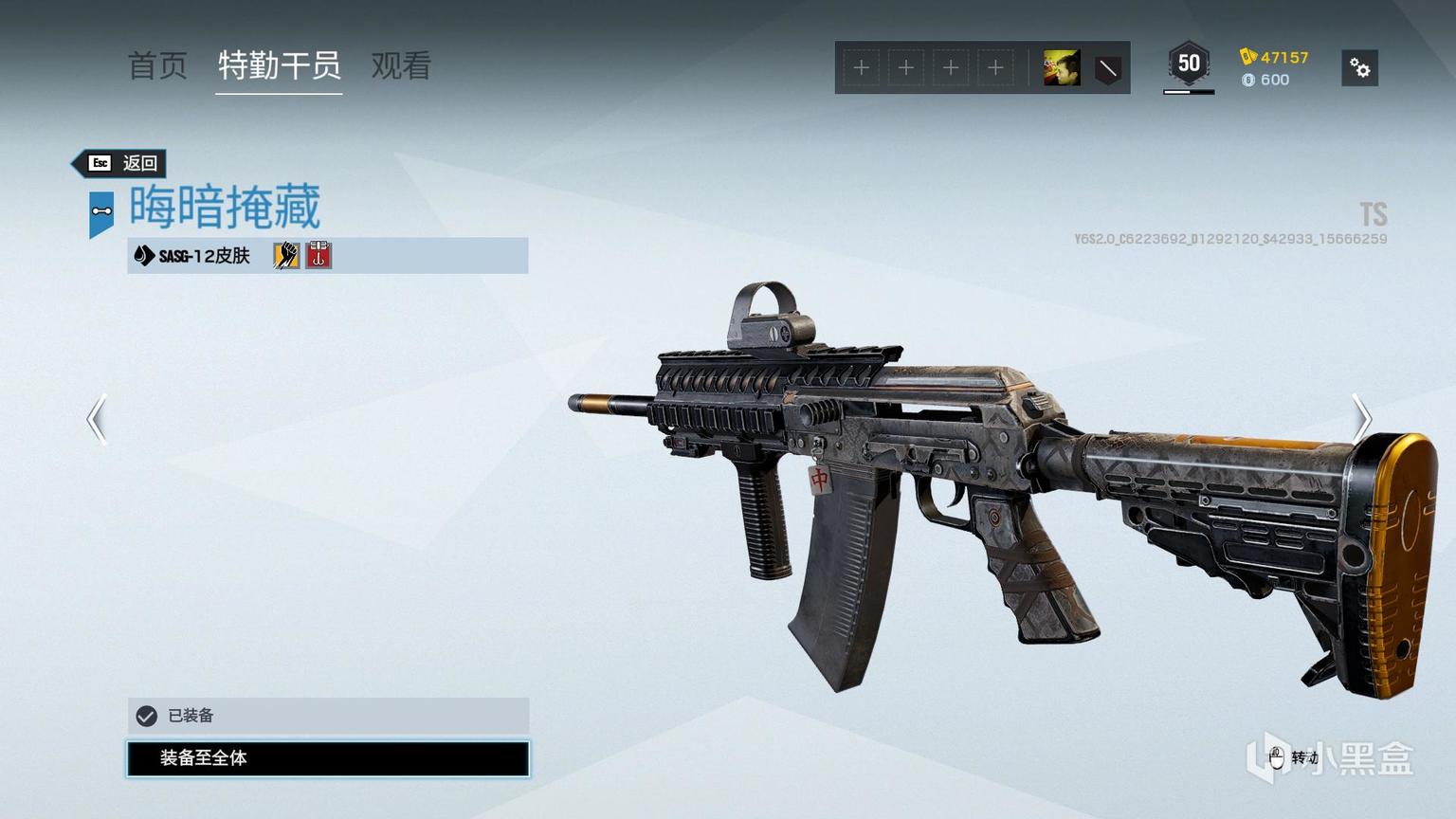Open the level 50 rank badge
This screenshot has height=819, width=1456.
[1189, 65]
